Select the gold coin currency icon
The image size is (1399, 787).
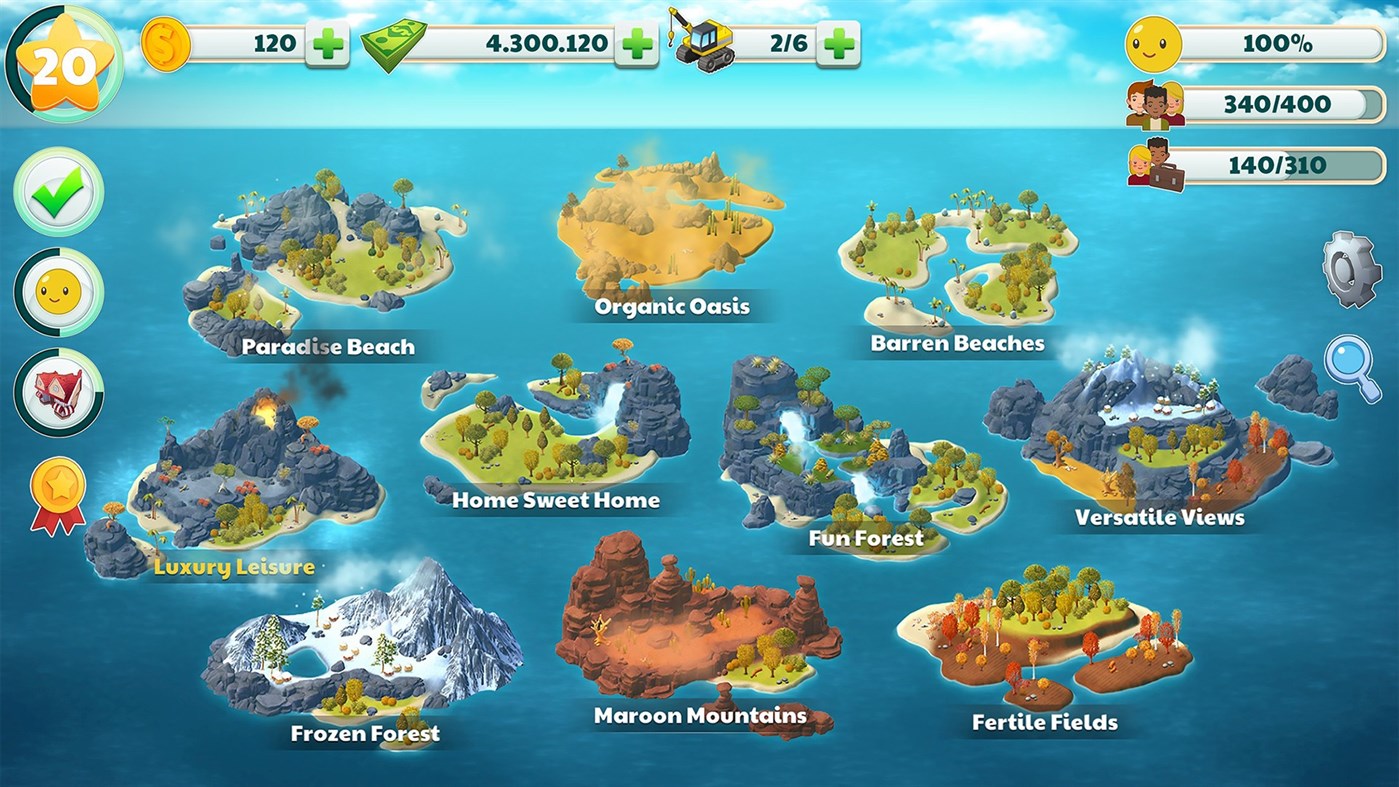point(166,42)
